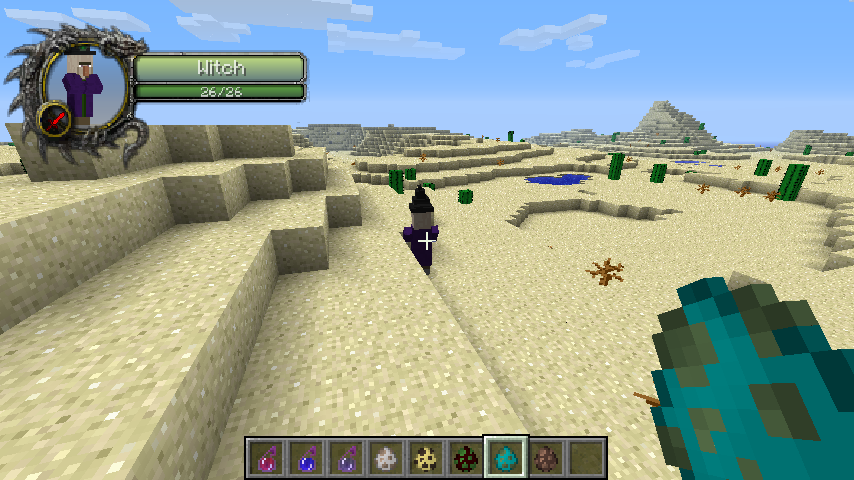Pick the dark red-green spawn egg slot
Viewport: 854px width, 480px height.
pyautogui.click(x=466, y=458)
